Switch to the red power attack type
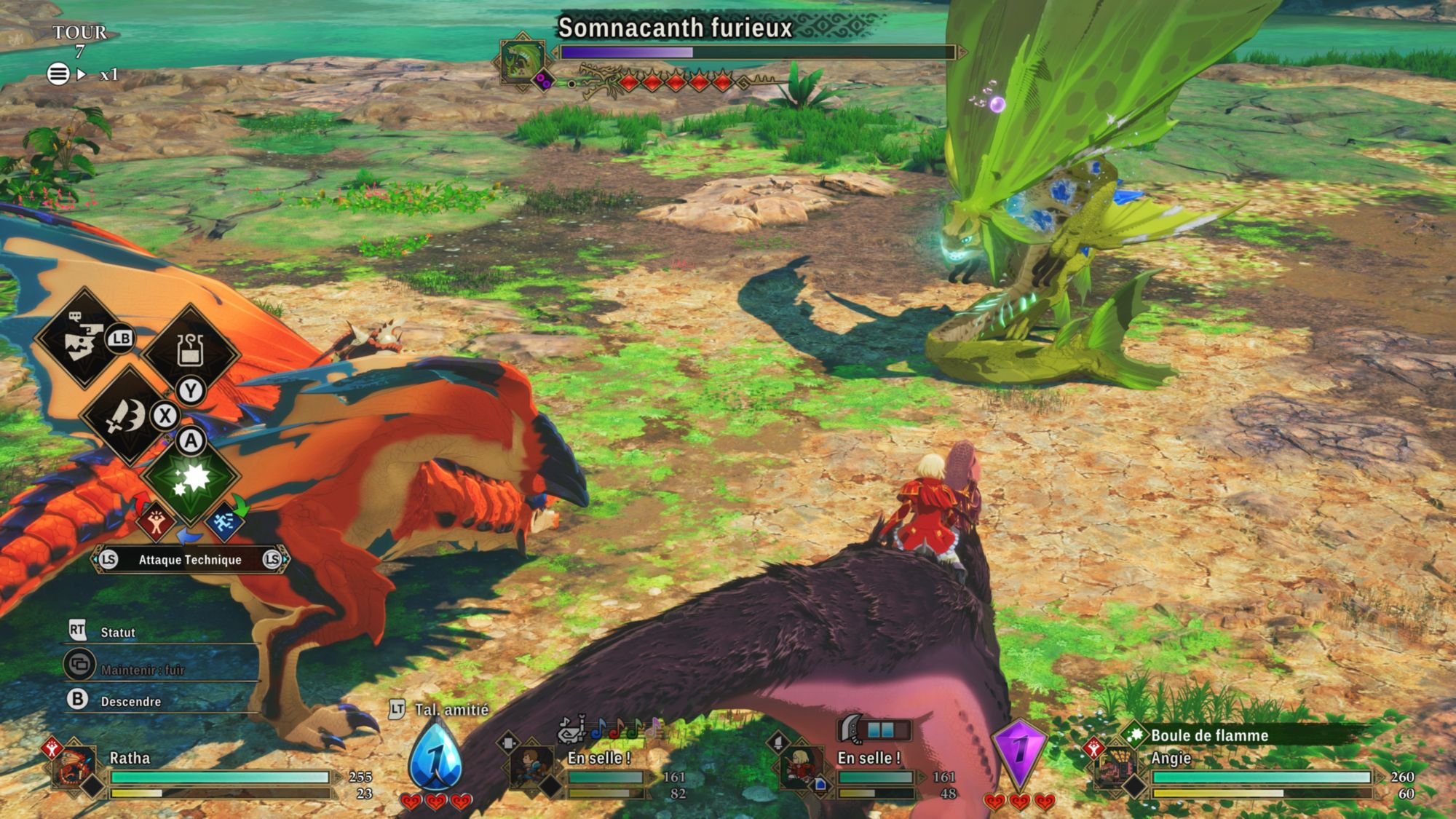 [x=156, y=521]
